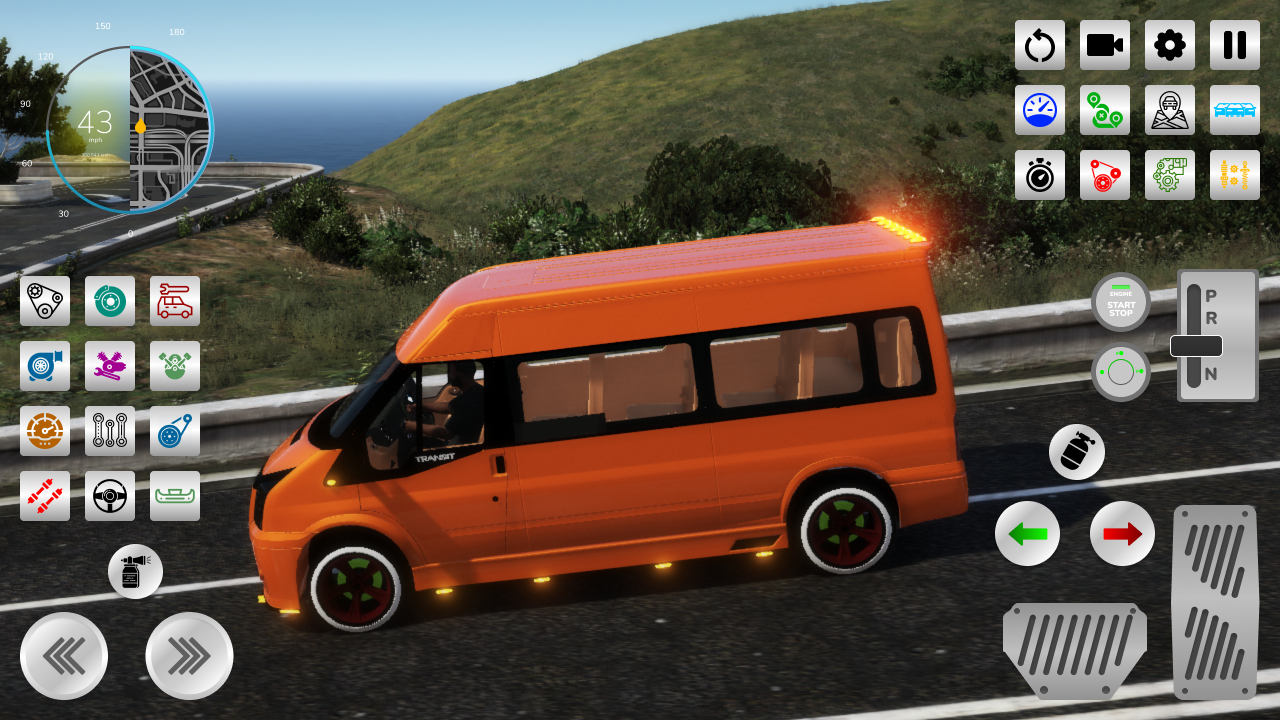Open the pause menu

point(1234,45)
